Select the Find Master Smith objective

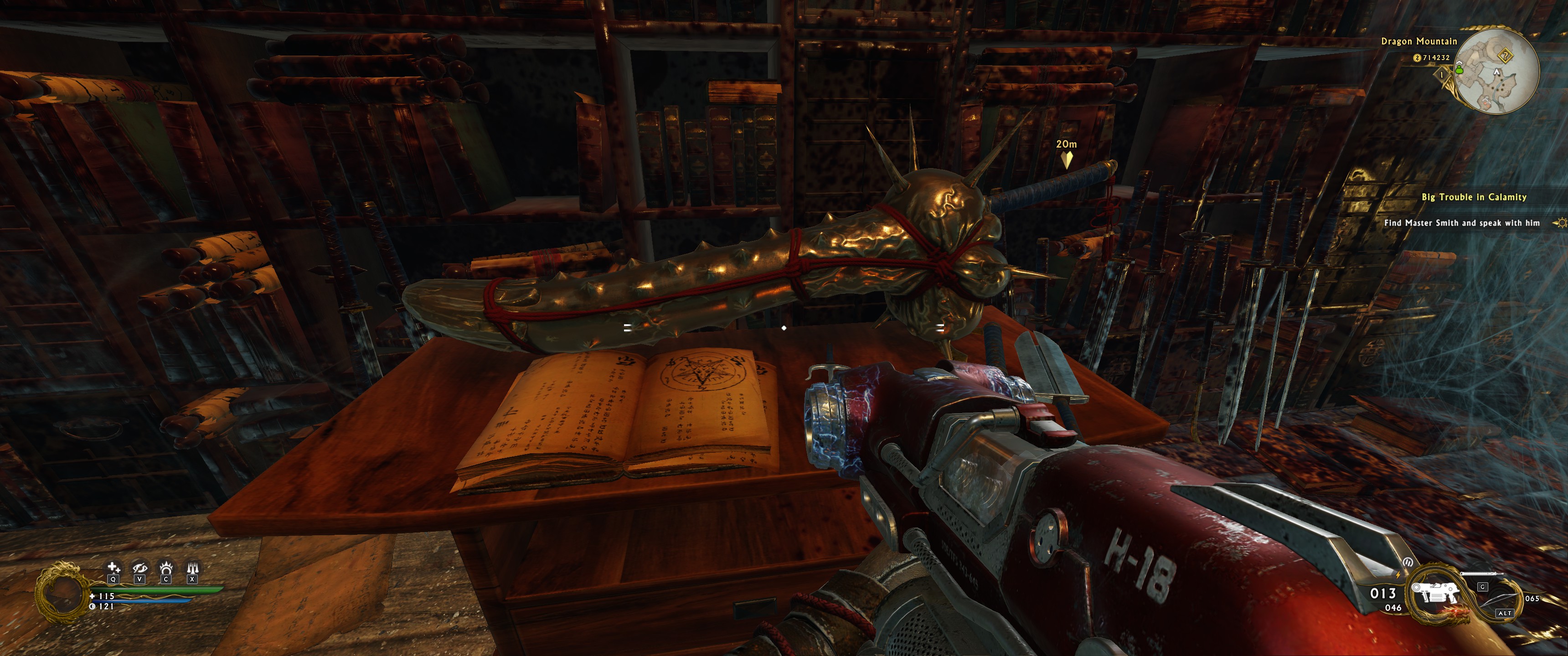point(1461,223)
